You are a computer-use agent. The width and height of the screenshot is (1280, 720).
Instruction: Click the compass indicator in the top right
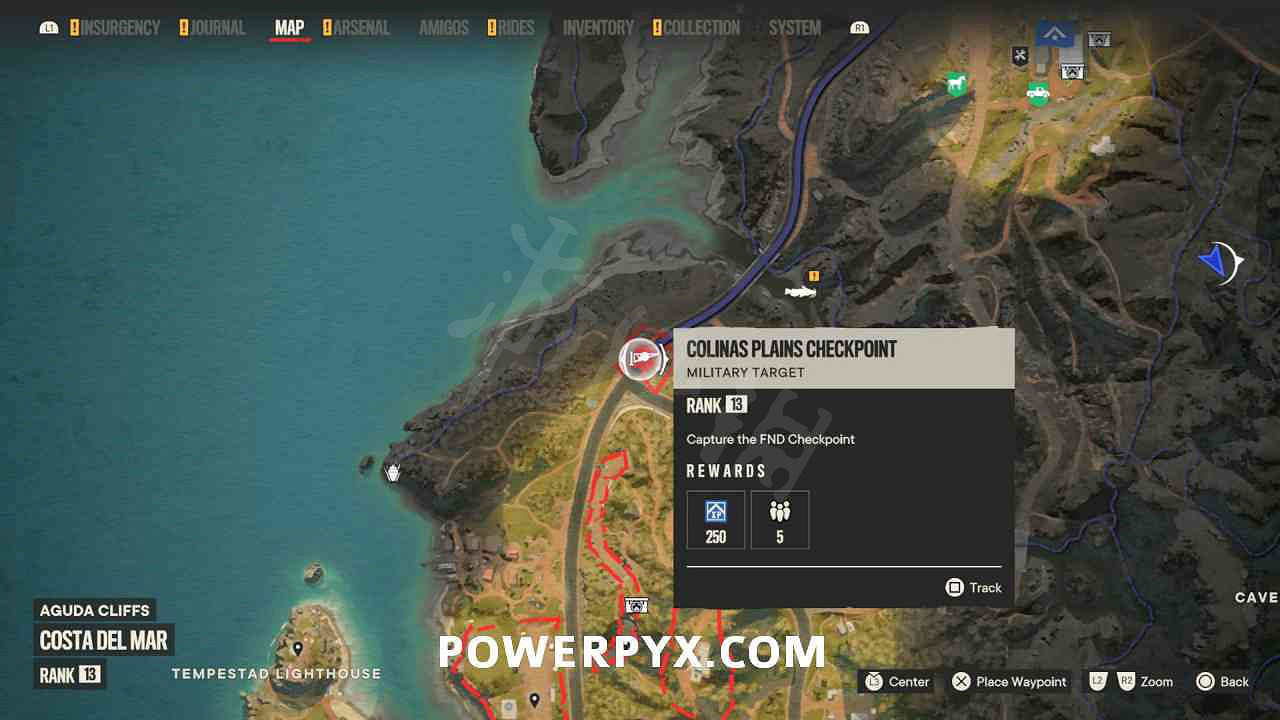coord(1222,262)
